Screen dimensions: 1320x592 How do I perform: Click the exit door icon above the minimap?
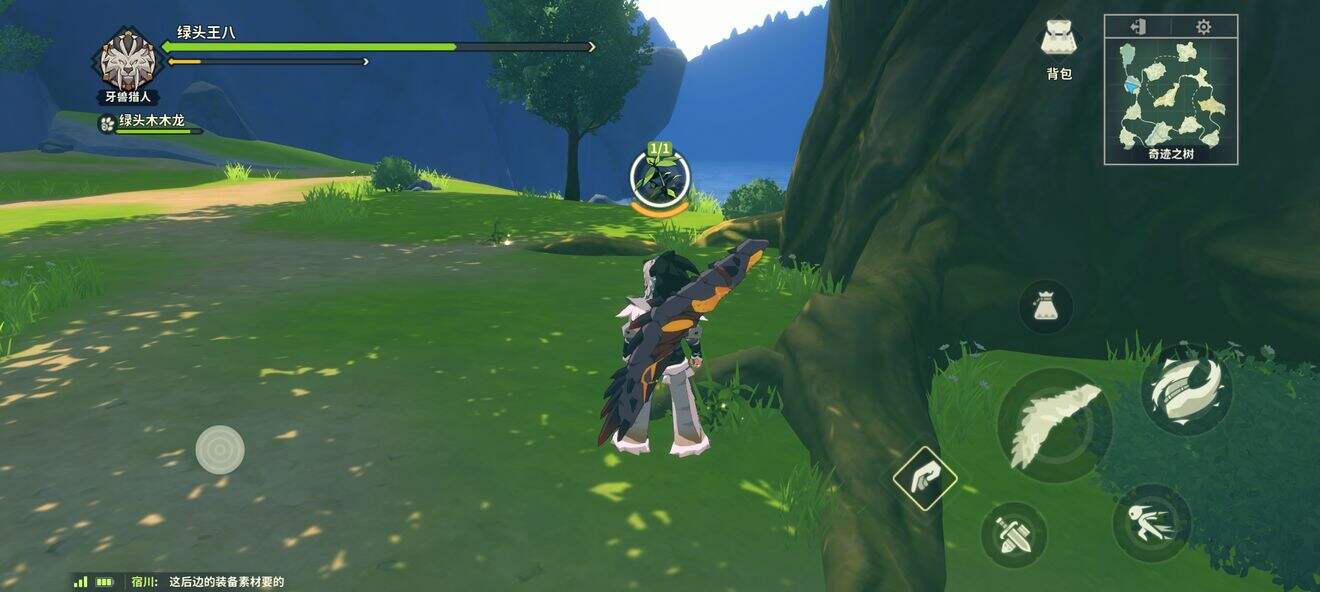(x=1137, y=26)
